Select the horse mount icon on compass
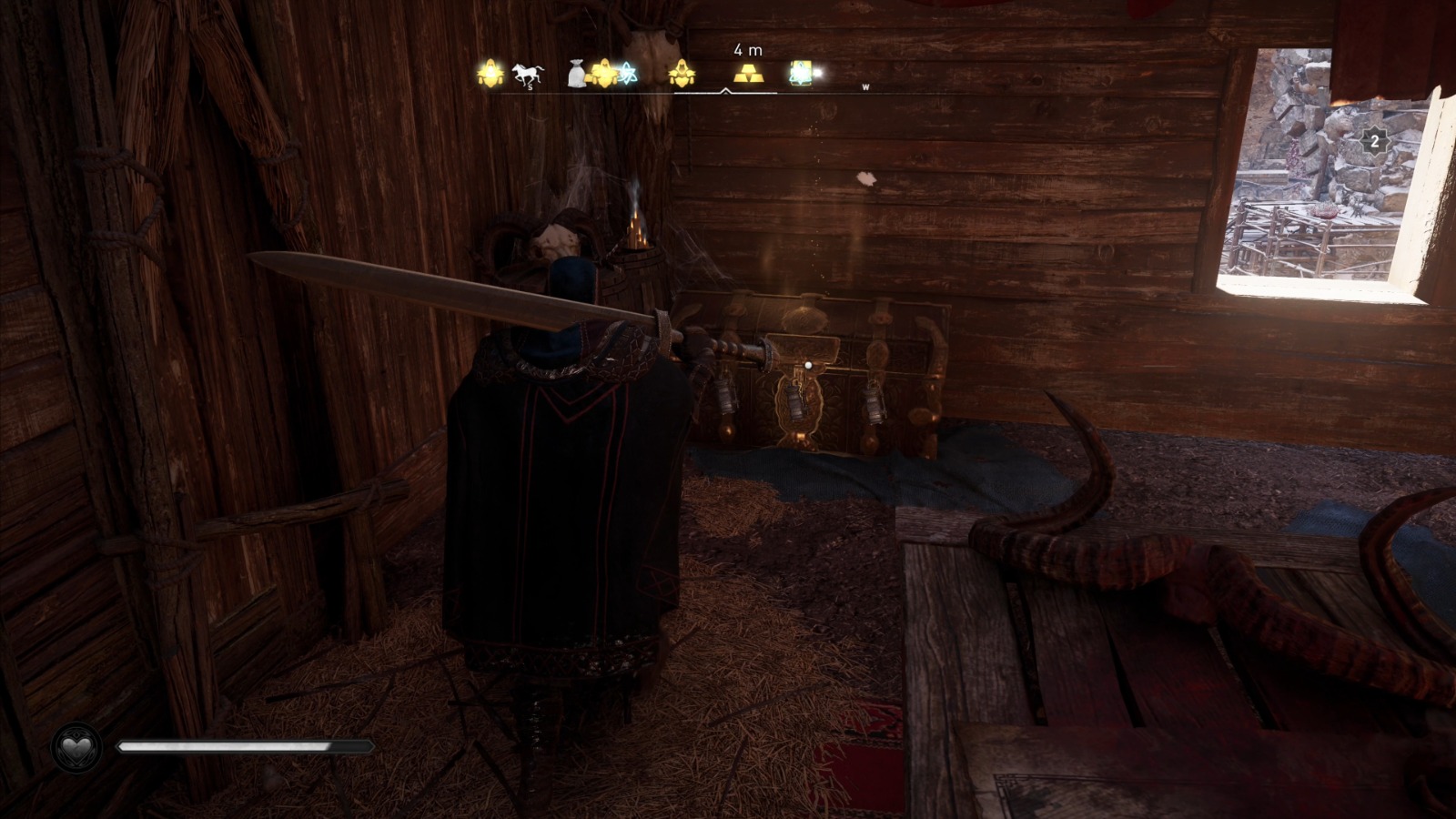 click(x=528, y=73)
